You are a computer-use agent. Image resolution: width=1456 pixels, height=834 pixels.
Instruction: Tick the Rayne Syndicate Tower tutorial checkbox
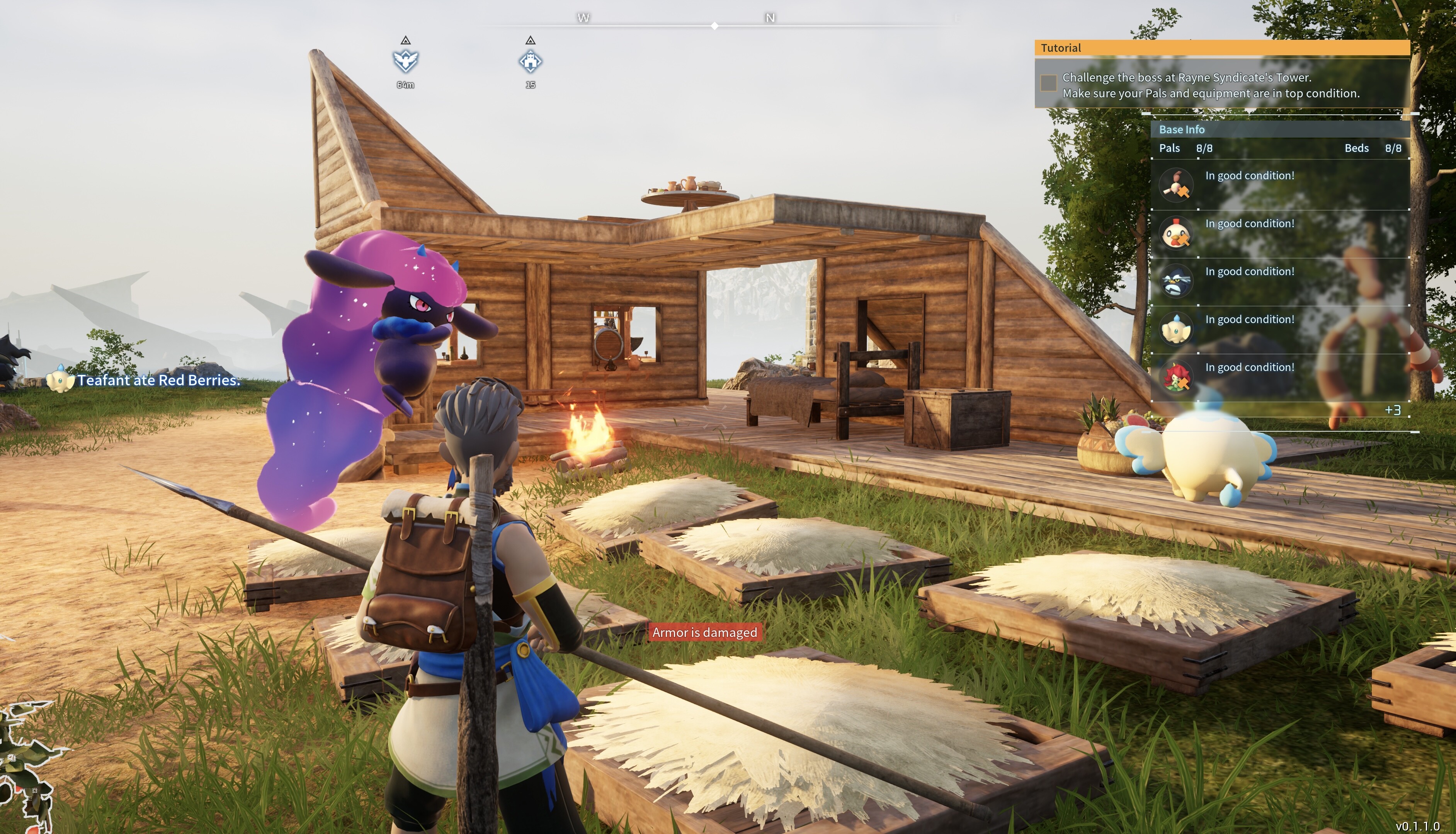tap(1048, 83)
